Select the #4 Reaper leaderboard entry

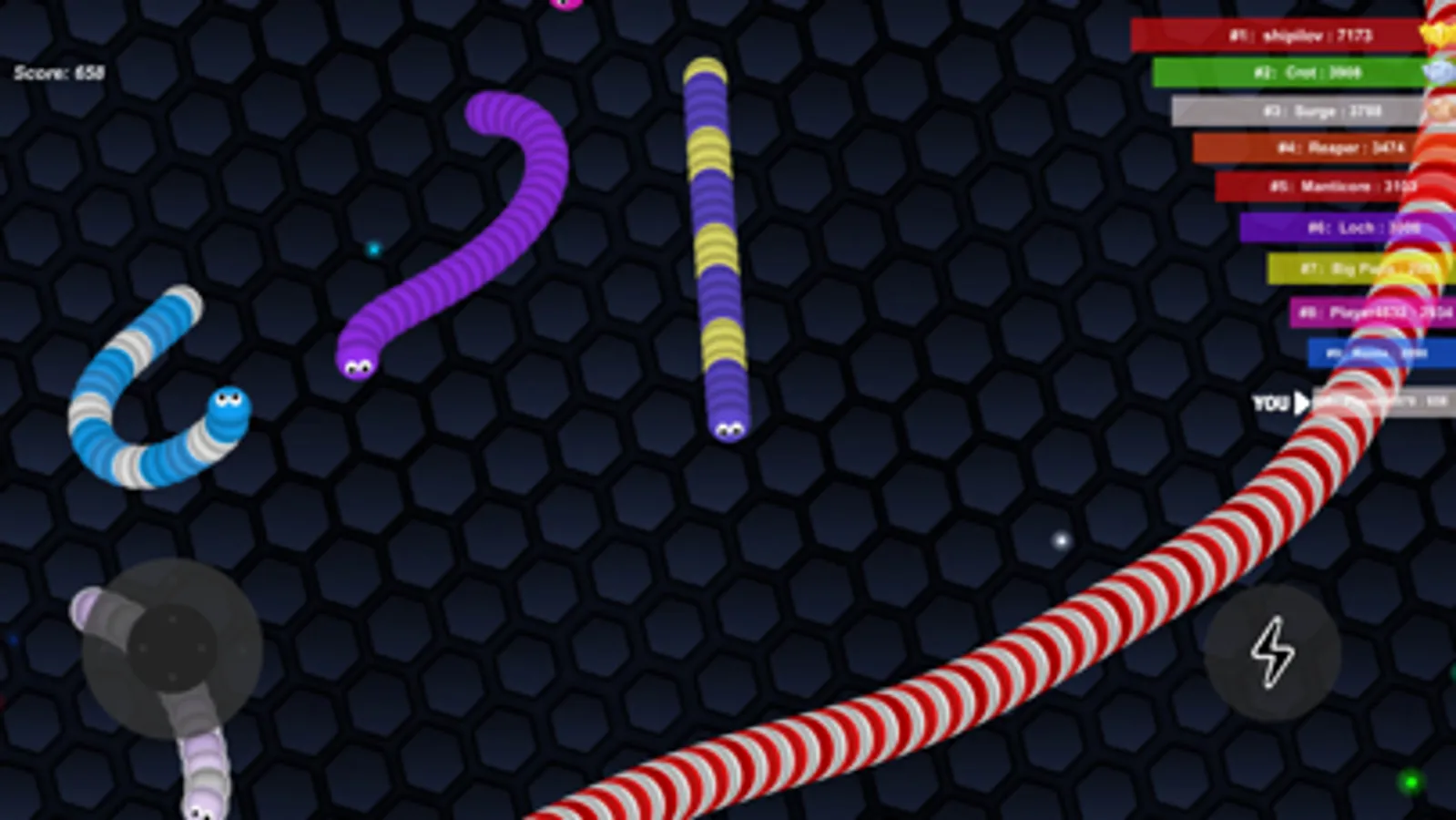pos(1311,148)
